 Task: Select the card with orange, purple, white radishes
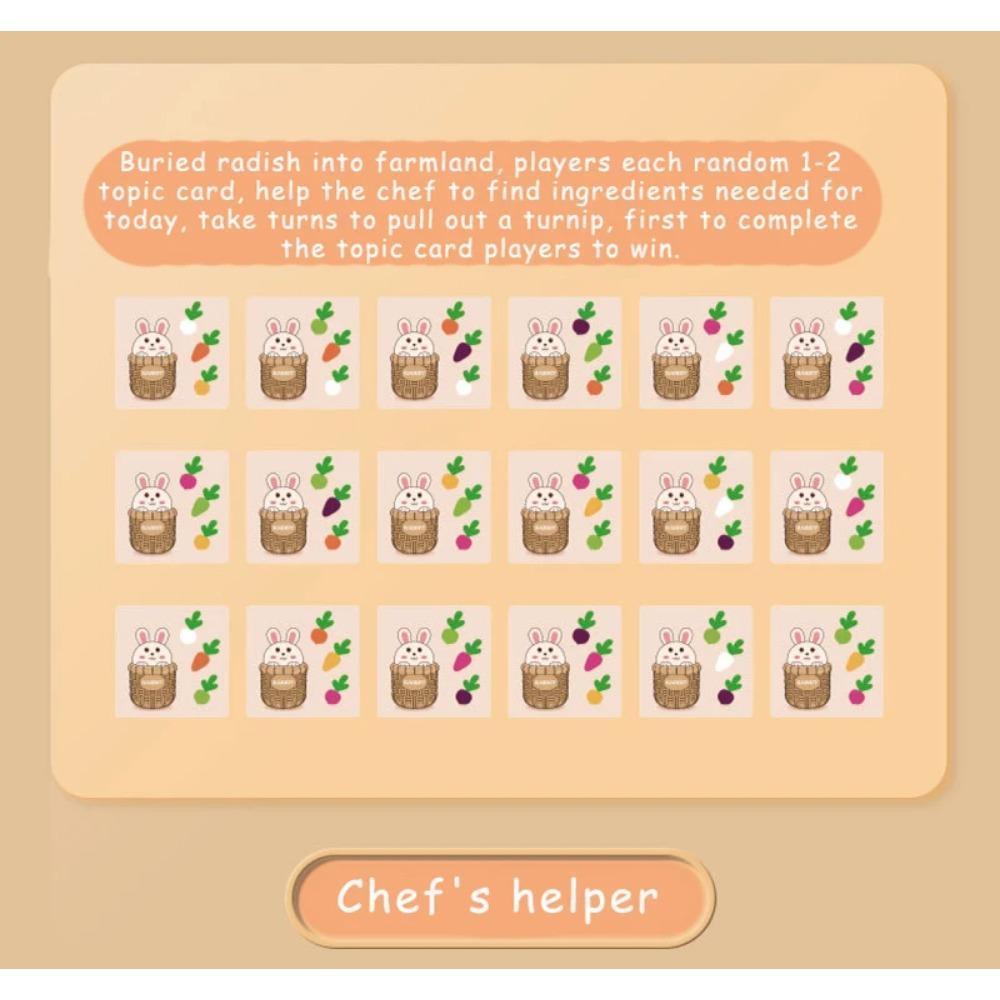point(434,352)
